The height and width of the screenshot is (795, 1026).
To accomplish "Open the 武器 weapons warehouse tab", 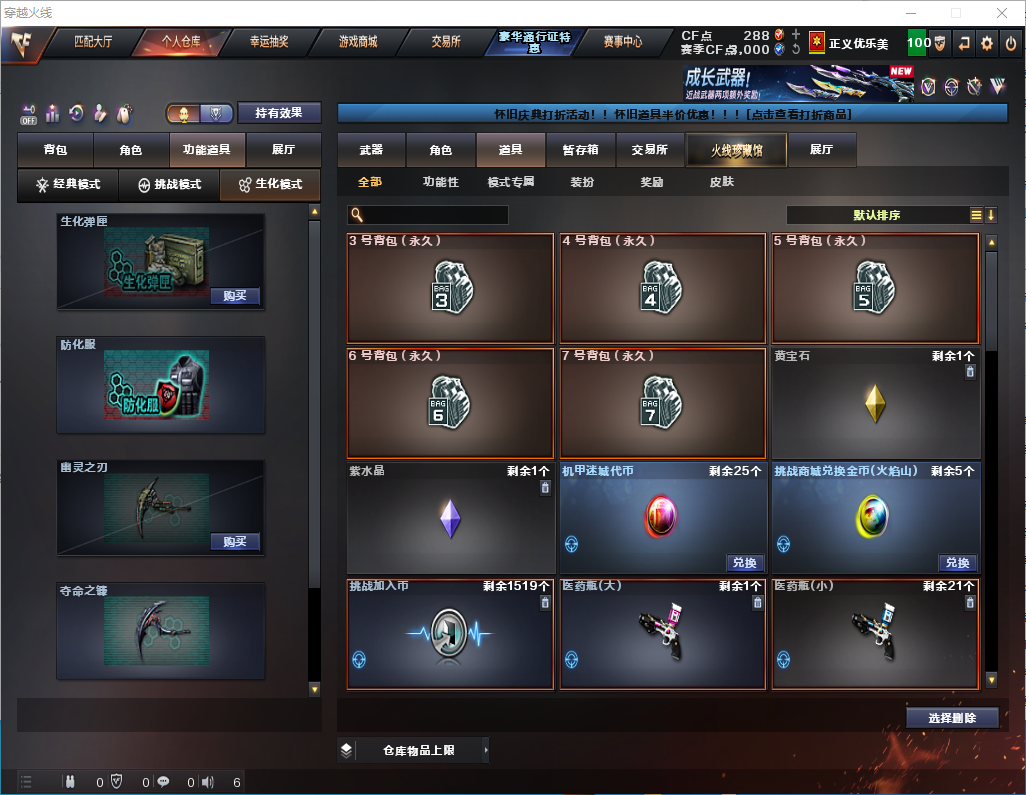I will point(371,150).
